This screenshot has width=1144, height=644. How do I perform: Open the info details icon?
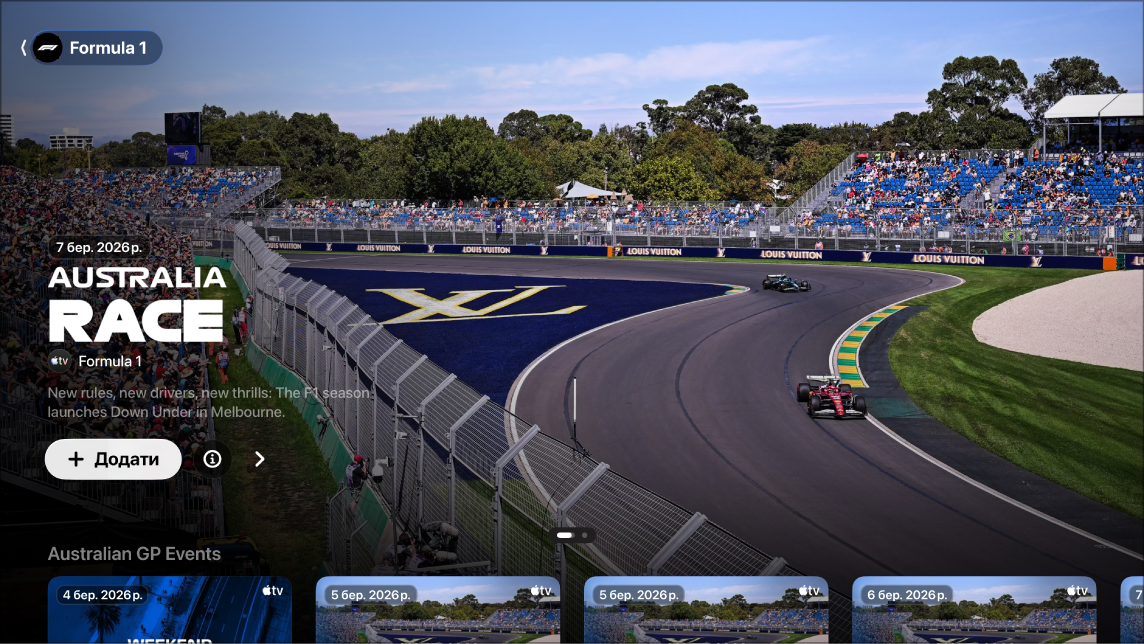pyautogui.click(x=212, y=459)
